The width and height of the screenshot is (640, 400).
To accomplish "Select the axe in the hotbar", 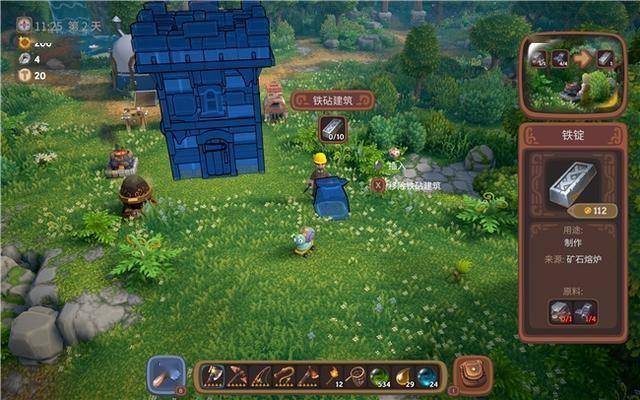I will (213, 377).
